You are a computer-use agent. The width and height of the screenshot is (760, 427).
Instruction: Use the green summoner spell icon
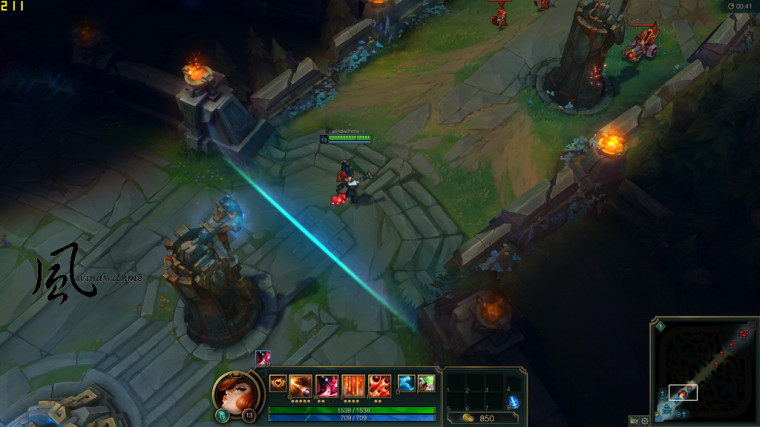coord(426,383)
